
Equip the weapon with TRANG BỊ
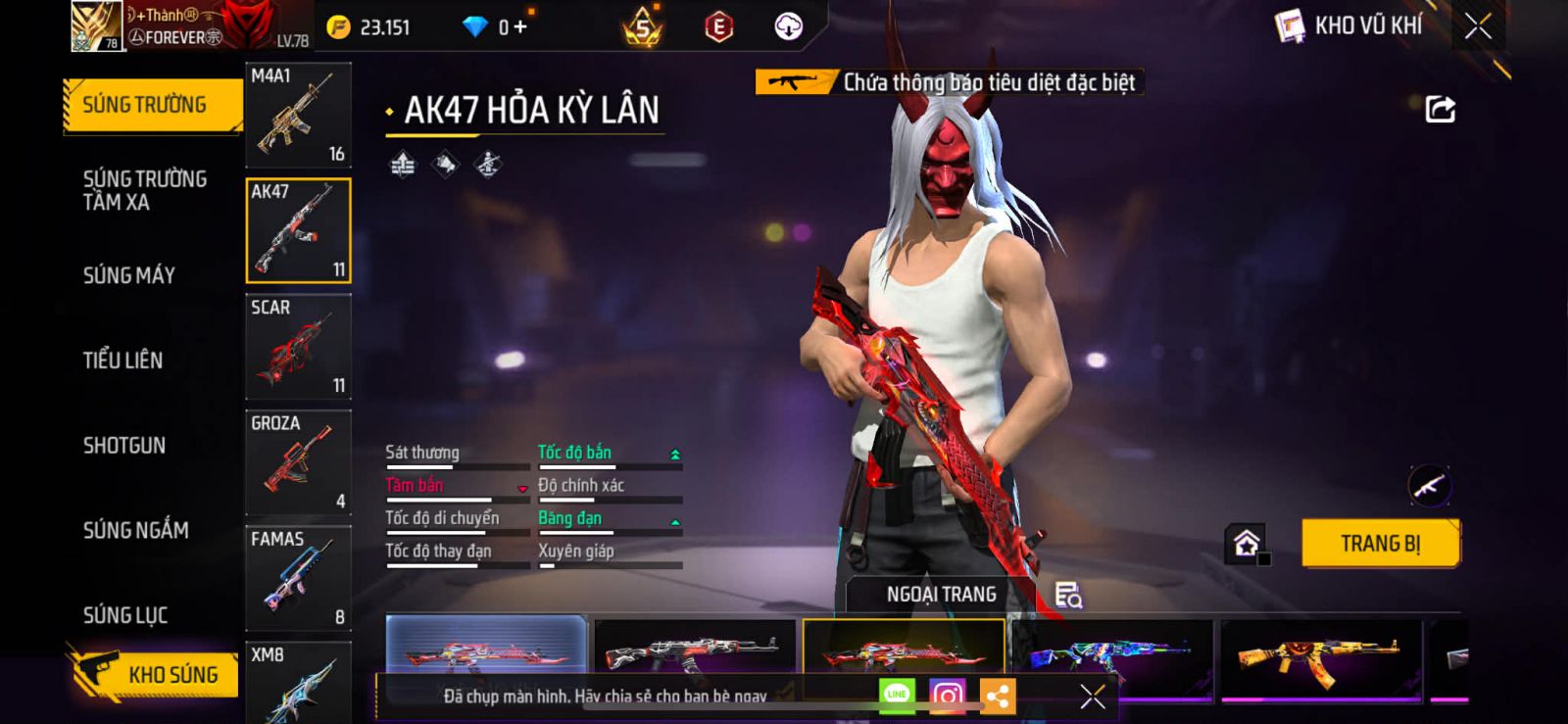pyautogui.click(x=1380, y=544)
